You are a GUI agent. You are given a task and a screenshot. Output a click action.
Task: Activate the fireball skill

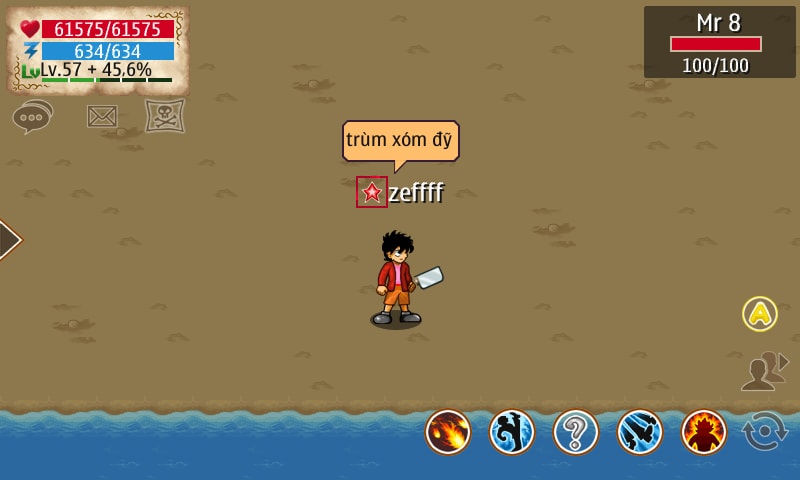click(448, 432)
